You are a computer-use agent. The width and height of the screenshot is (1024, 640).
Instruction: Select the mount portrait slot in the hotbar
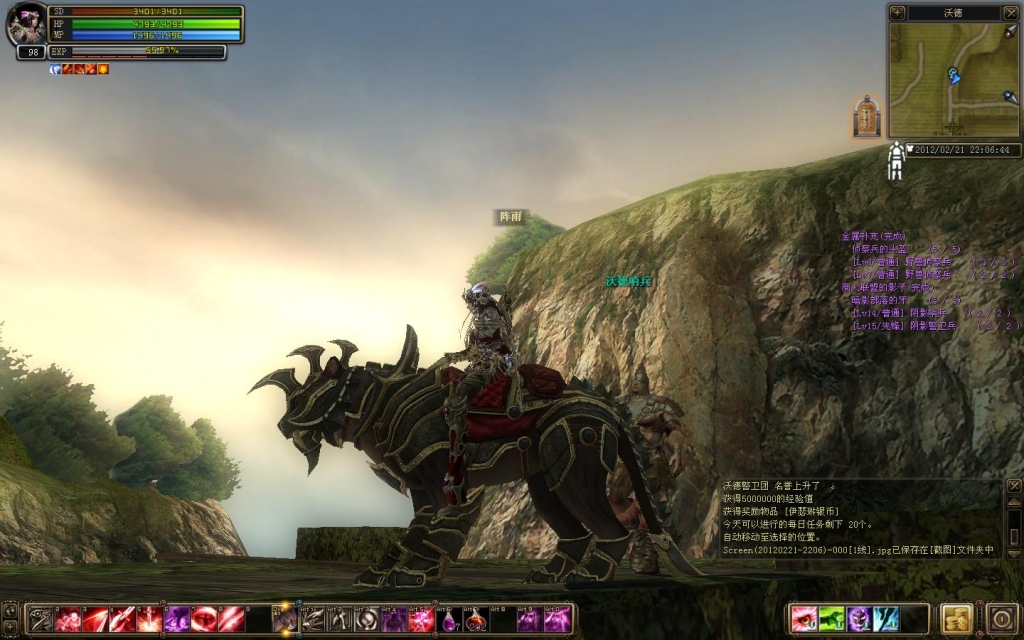pos(285,620)
